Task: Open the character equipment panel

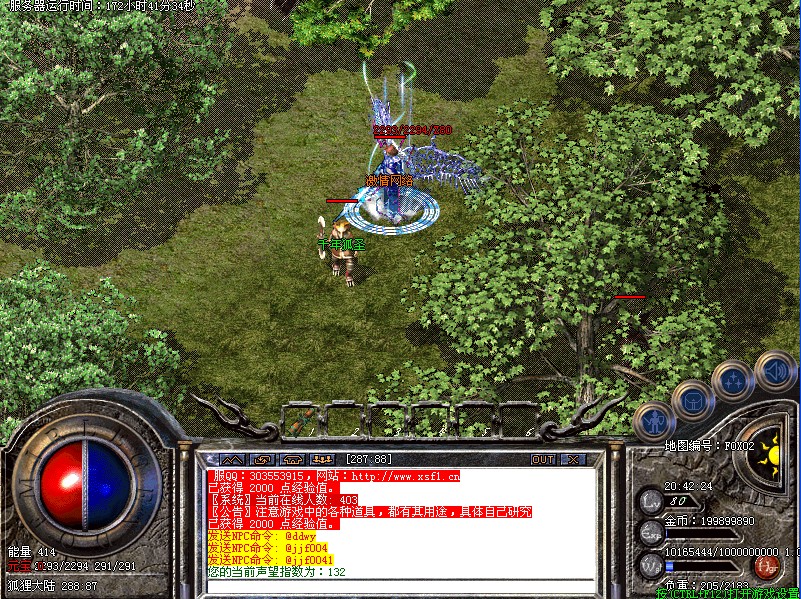Action: coord(654,422)
